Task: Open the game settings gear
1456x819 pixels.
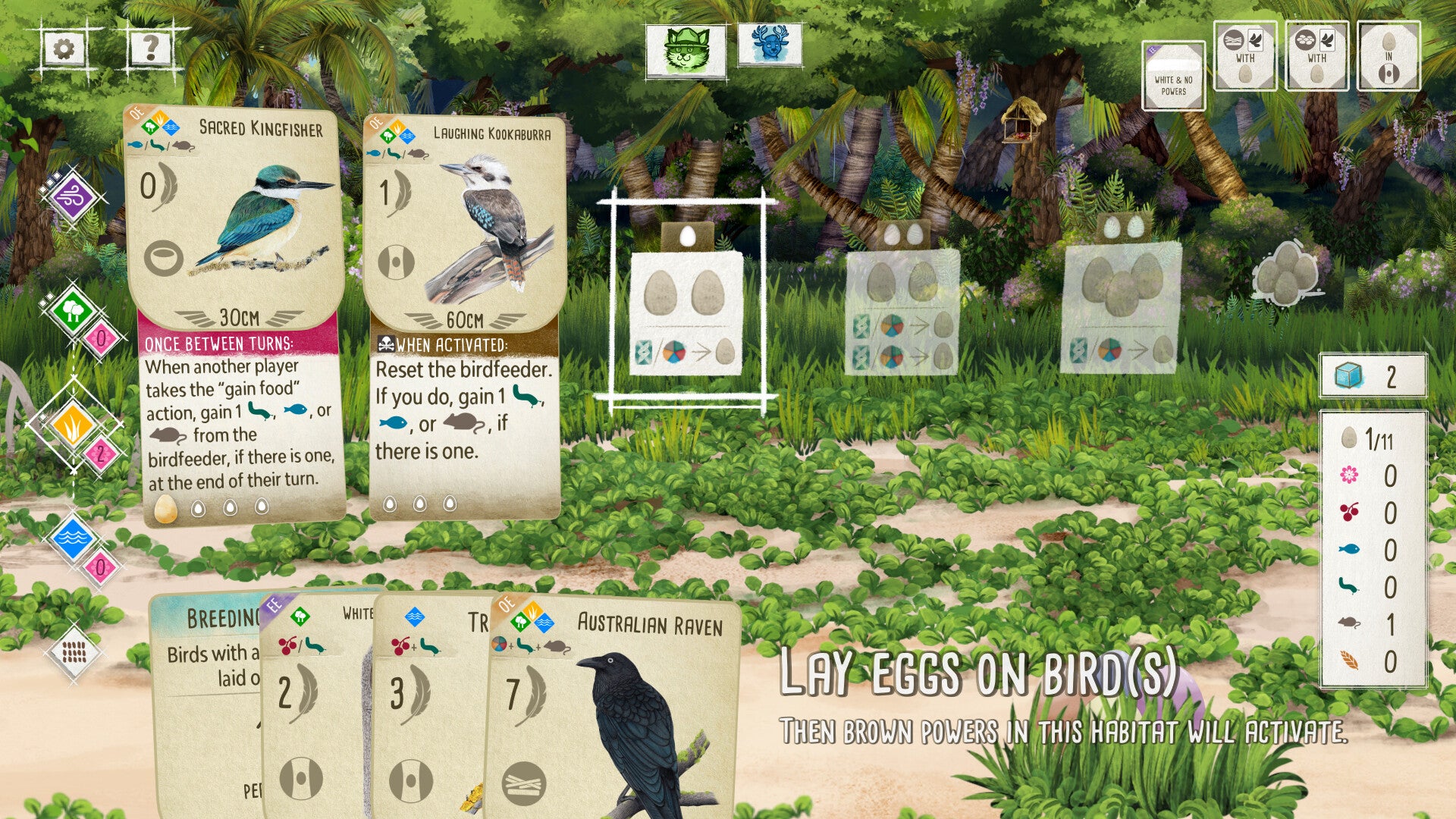Action: coord(64,49)
